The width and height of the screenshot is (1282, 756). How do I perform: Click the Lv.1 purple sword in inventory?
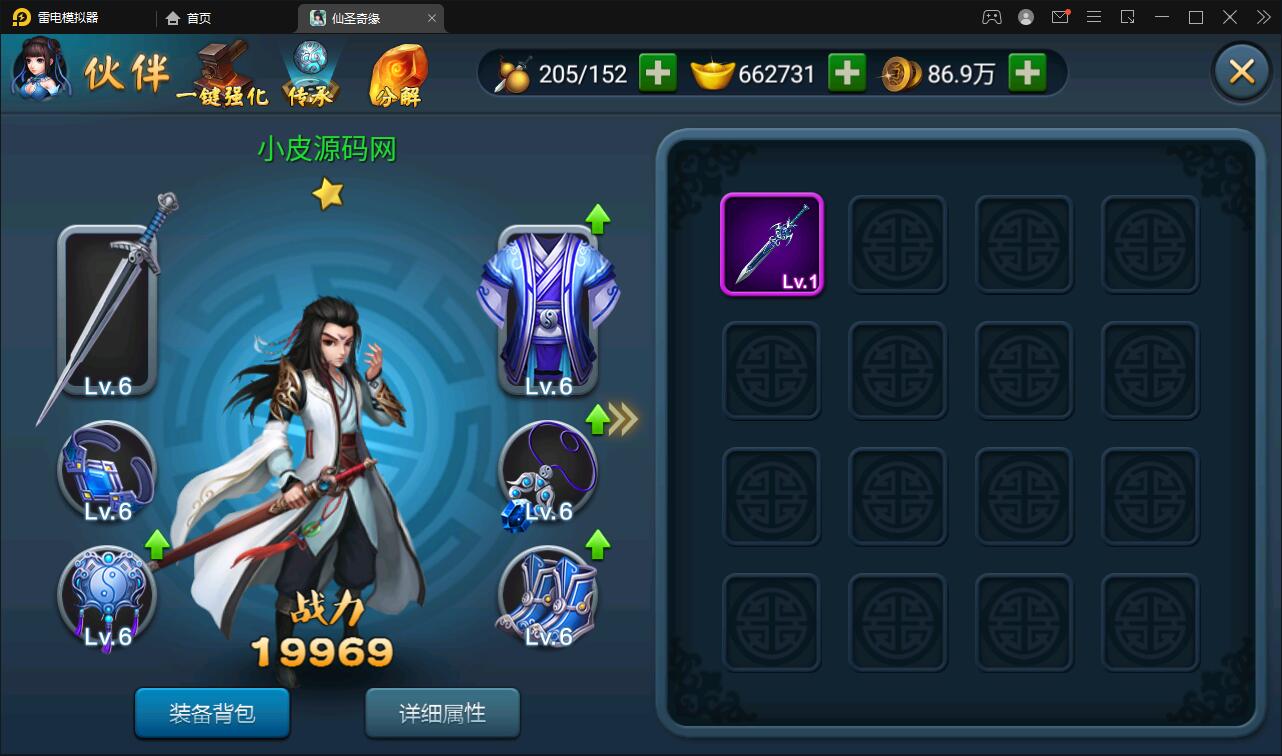tap(771, 243)
